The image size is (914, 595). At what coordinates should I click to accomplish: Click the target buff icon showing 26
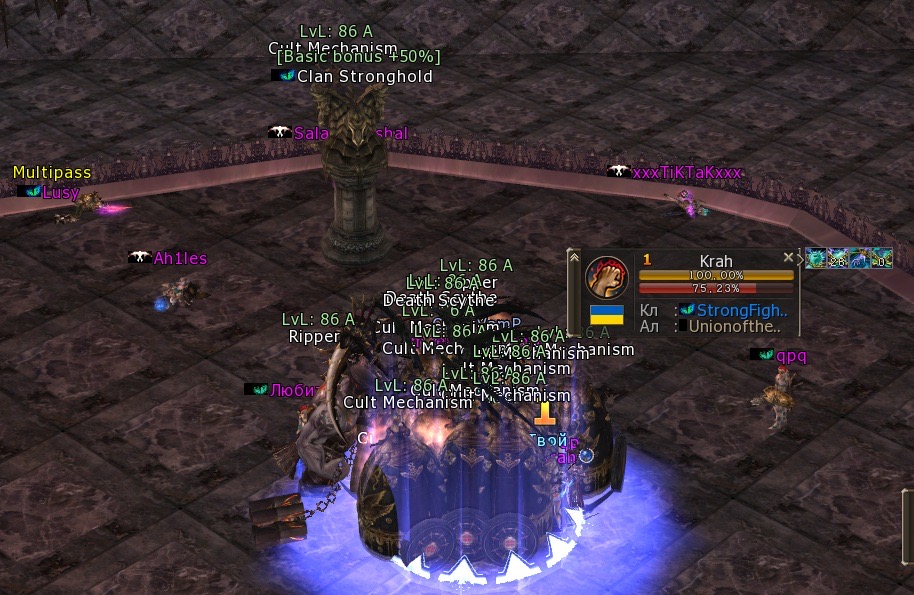point(837,260)
